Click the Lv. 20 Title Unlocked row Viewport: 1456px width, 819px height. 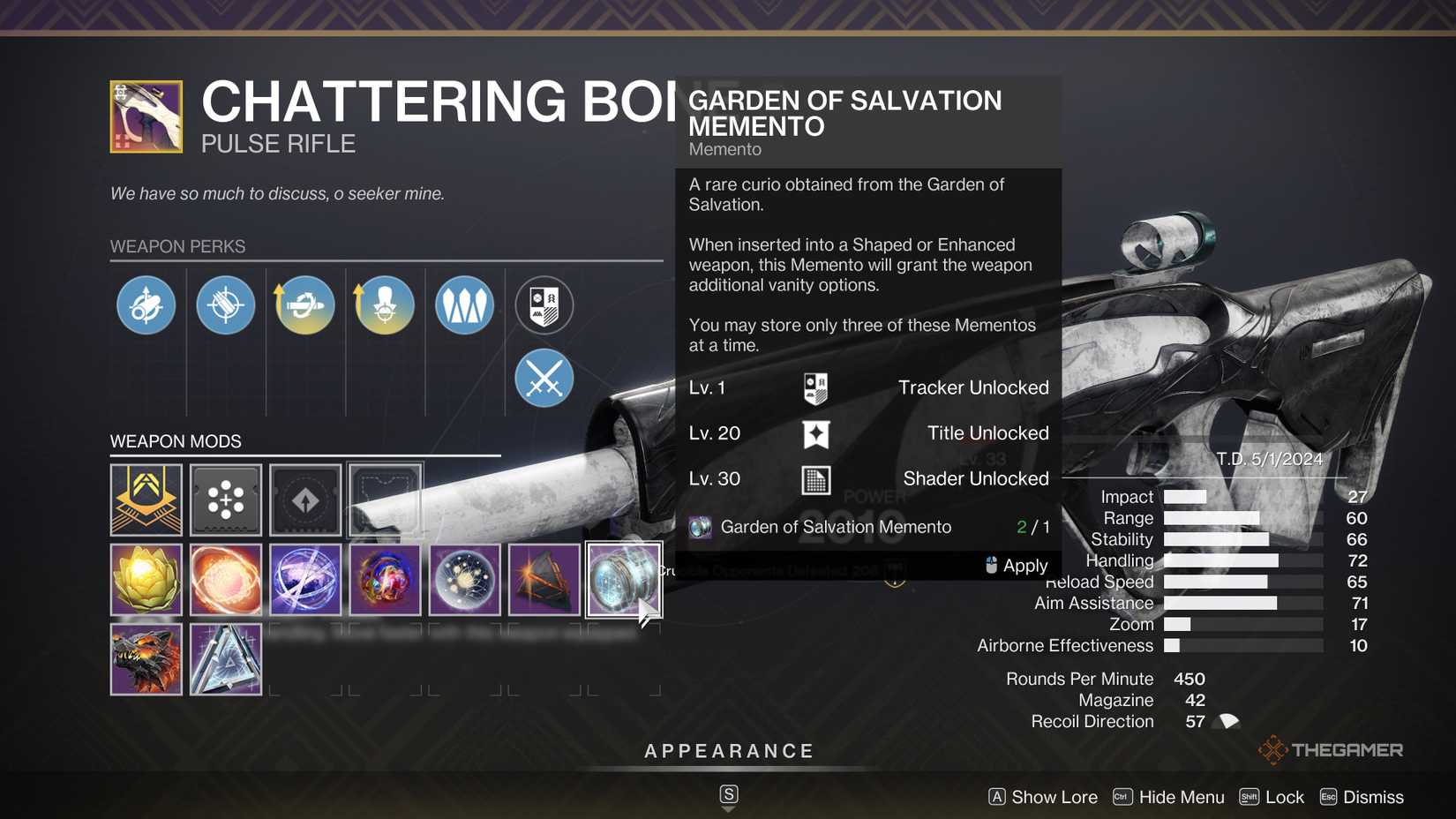(x=868, y=433)
